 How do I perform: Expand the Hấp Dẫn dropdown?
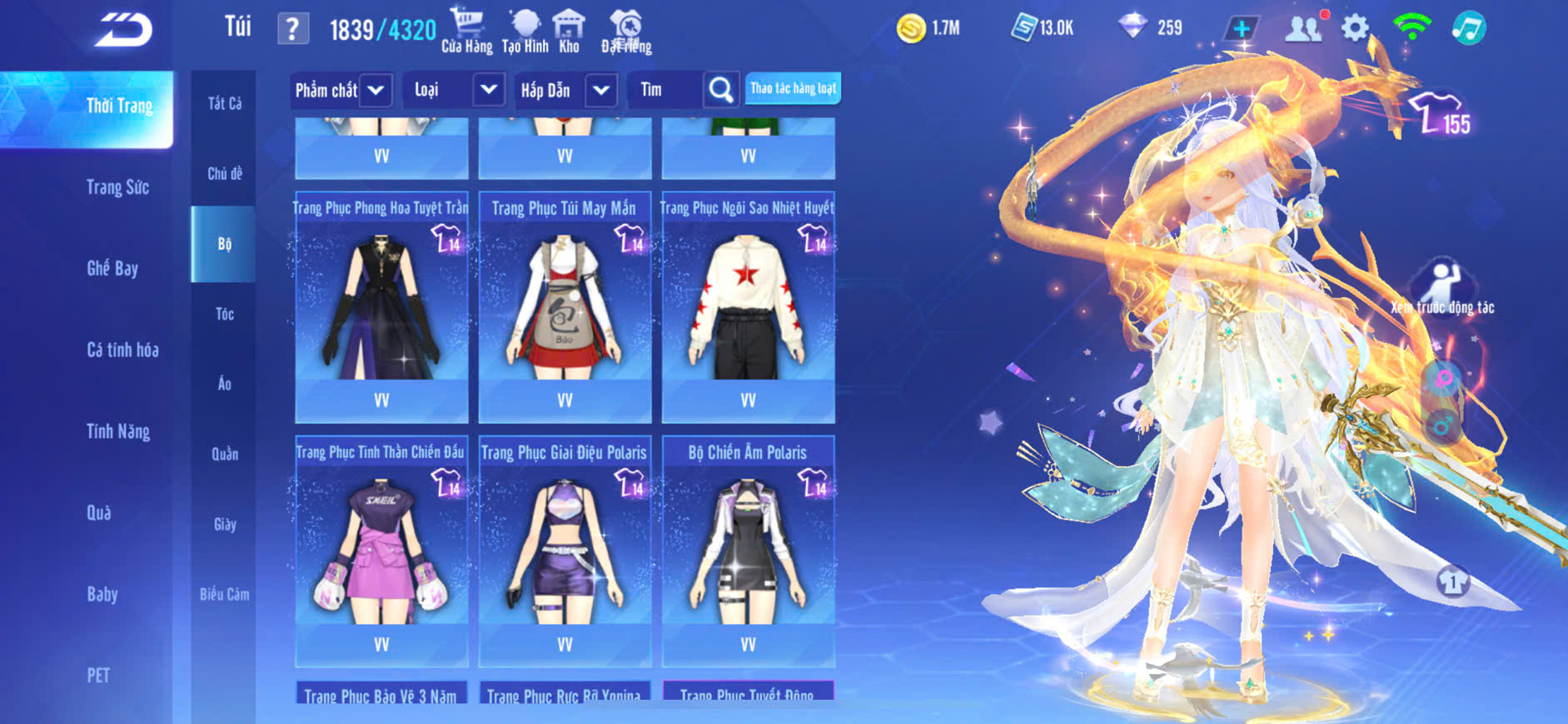point(601,90)
